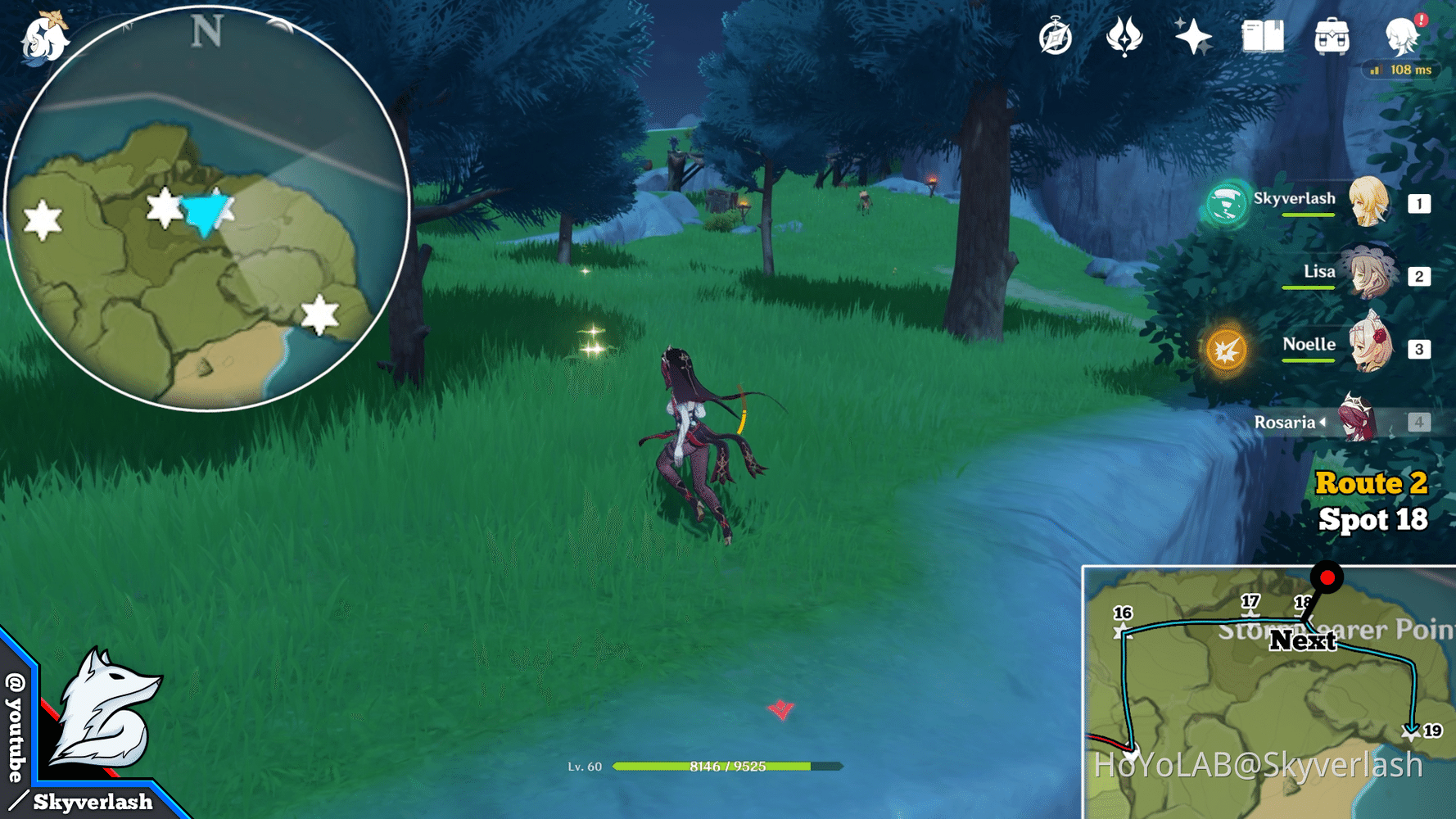
Task: Click the 108 ms ping indicator
Action: (1402, 70)
